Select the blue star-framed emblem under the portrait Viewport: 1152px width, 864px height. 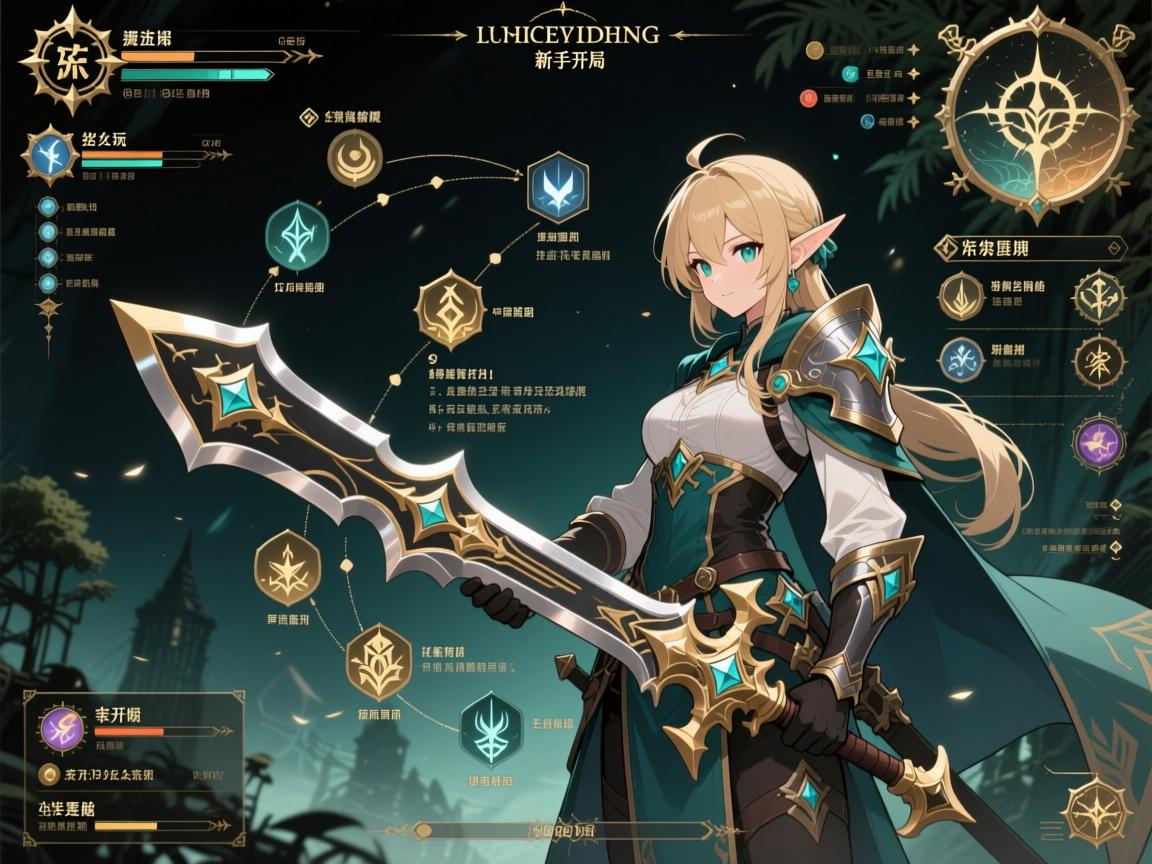coord(50,155)
